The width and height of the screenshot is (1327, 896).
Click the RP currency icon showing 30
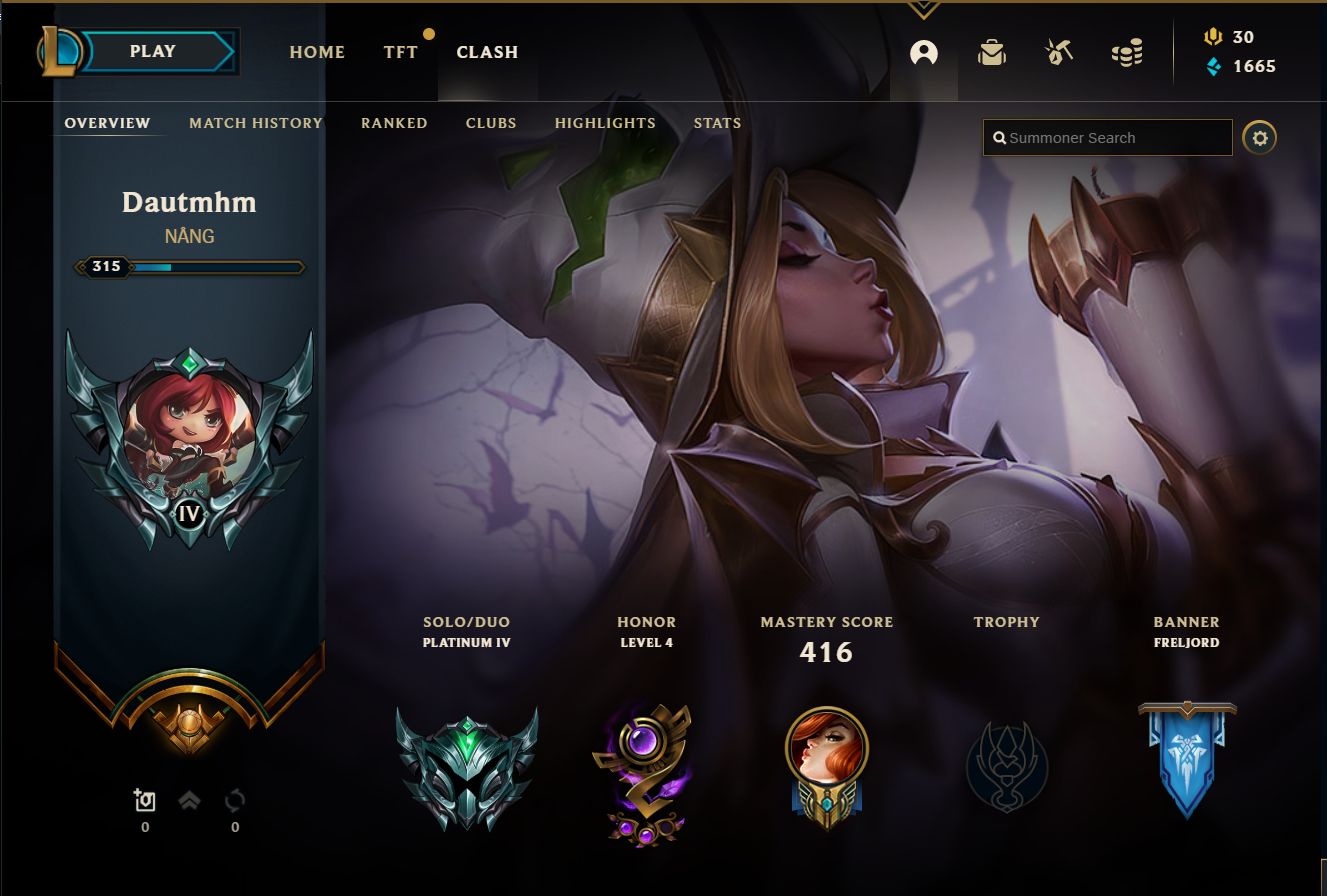point(1213,37)
